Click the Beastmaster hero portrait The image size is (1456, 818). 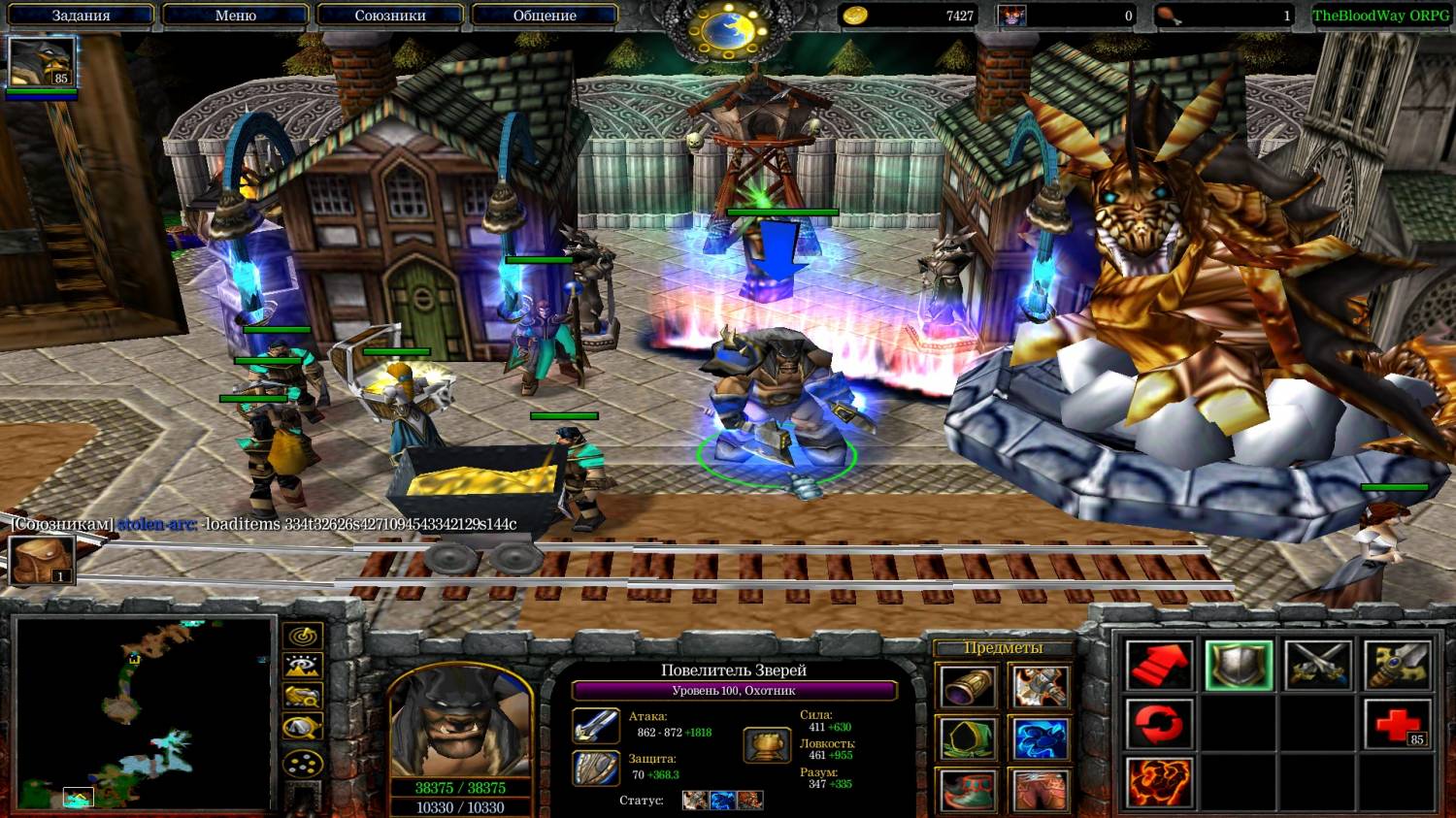point(460,723)
